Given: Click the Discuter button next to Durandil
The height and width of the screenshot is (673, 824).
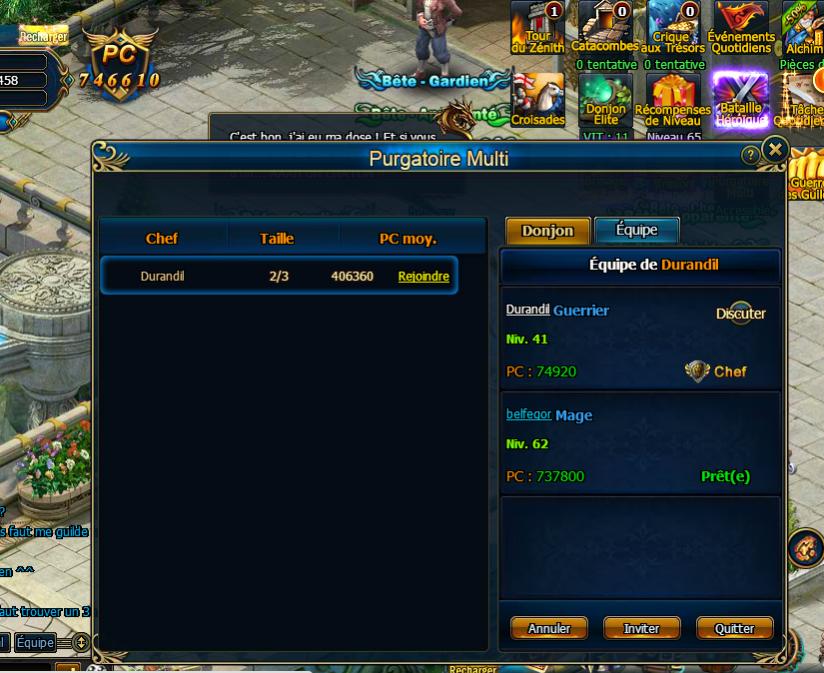Looking at the screenshot, I should click(740, 314).
